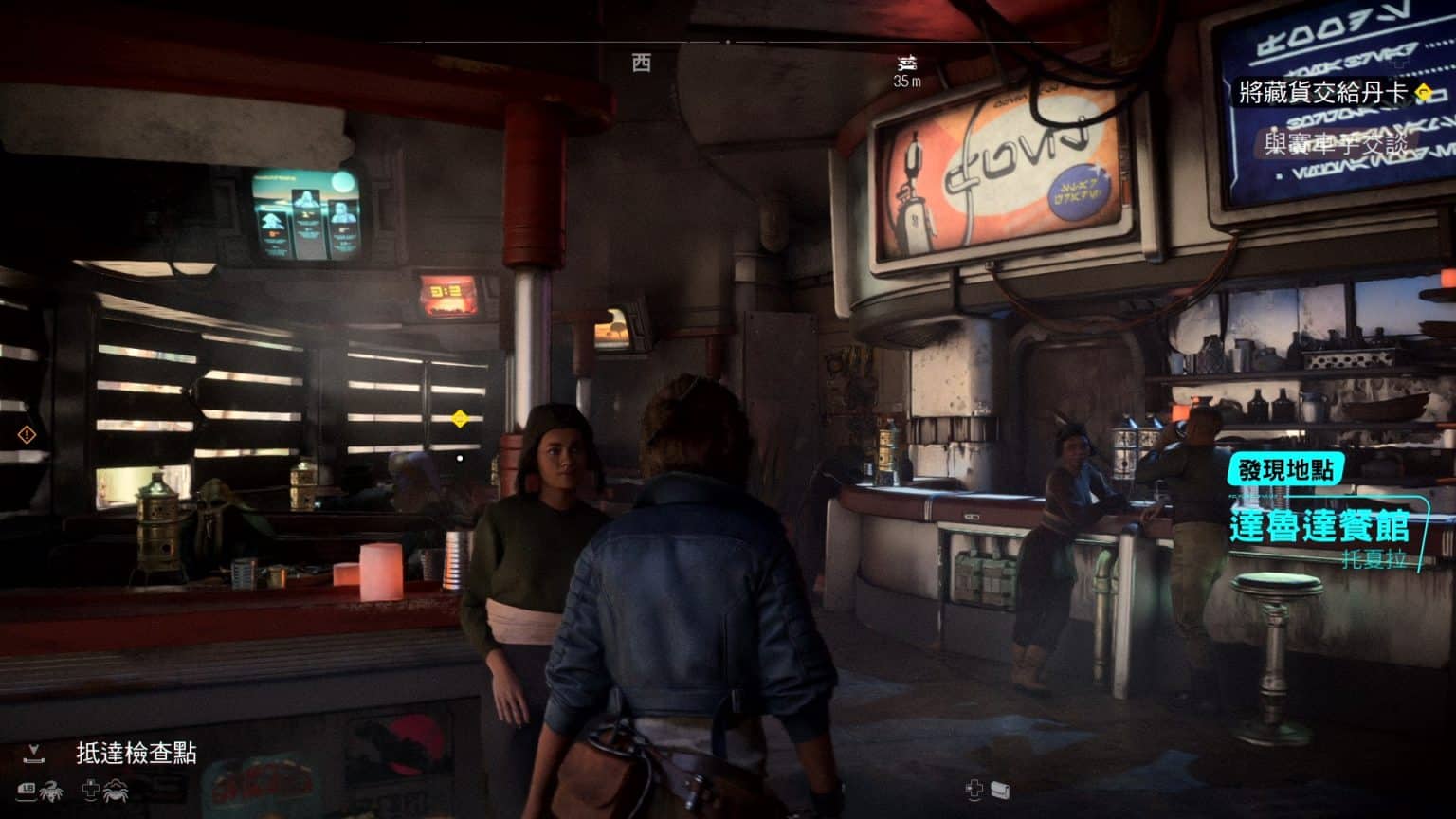Click the yellow diamond waypoint marker
Image resolution: width=1456 pixels, height=819 pixels.
460,418
